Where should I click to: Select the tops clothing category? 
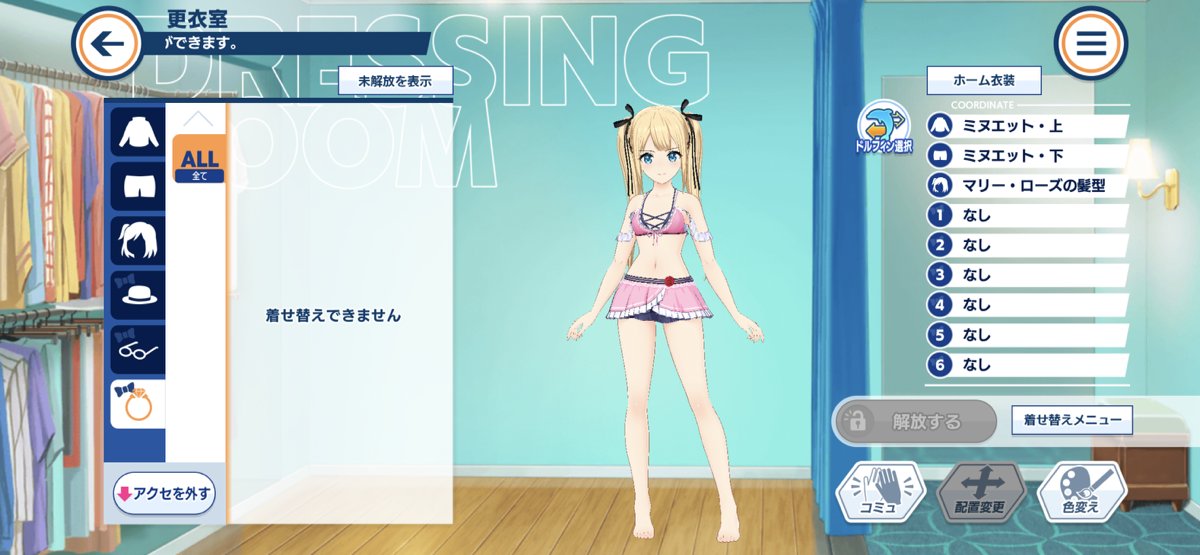click(137, 131)
